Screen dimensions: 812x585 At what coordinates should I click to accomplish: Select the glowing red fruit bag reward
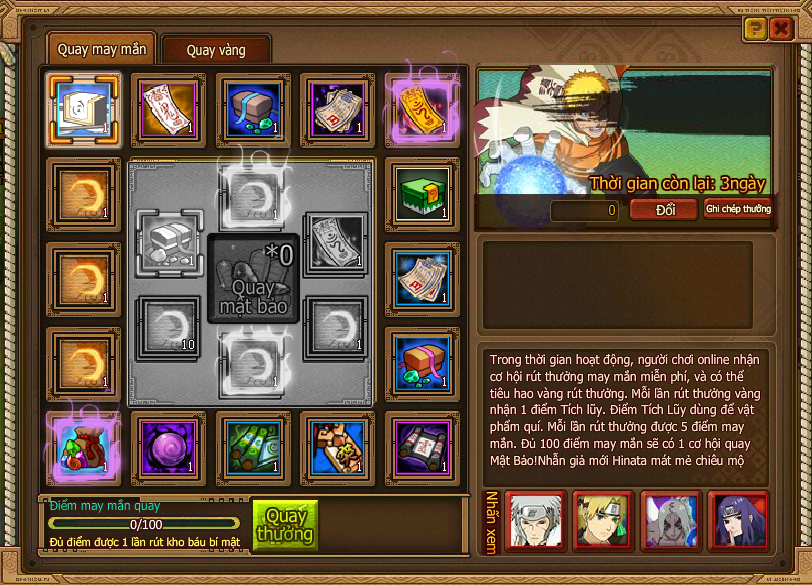[x=84, y=445]
